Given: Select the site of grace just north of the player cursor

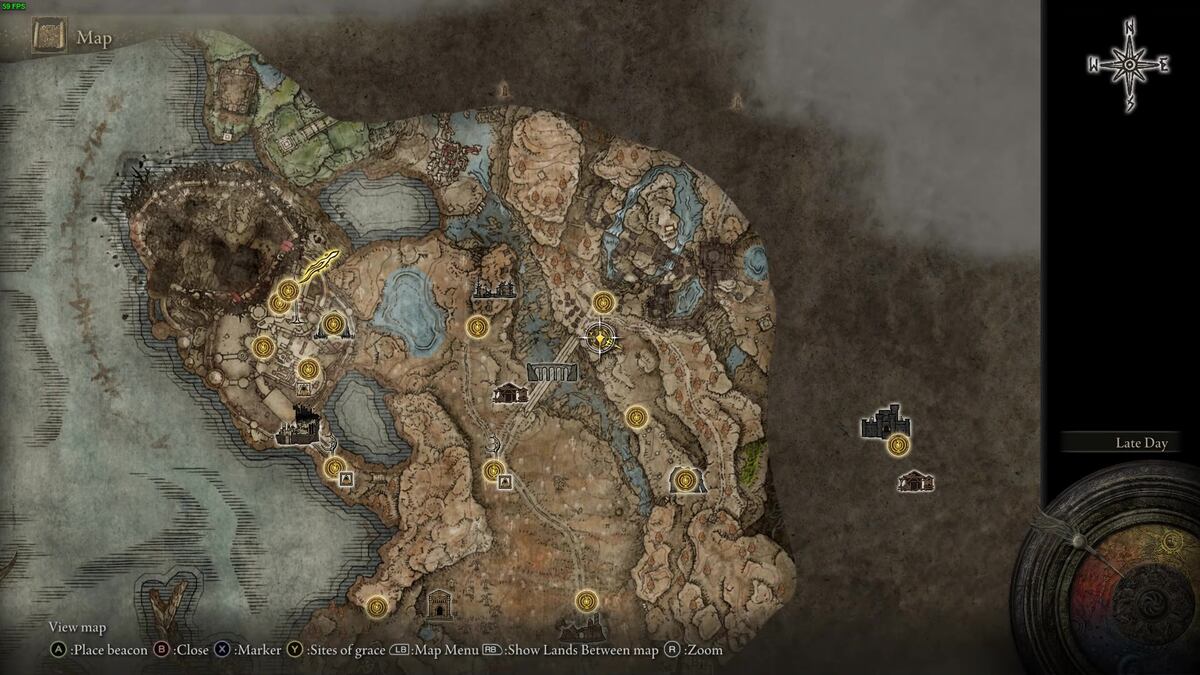Looking at the screenshot, I should (x=603, y=302).
